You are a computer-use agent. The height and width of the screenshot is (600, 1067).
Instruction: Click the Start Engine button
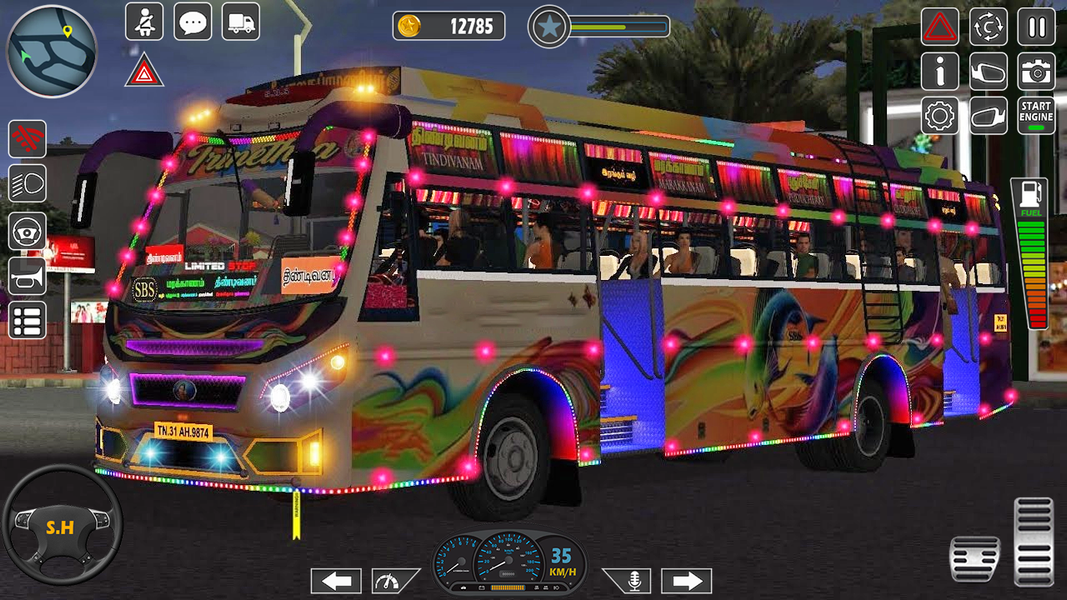[1036, 115]
